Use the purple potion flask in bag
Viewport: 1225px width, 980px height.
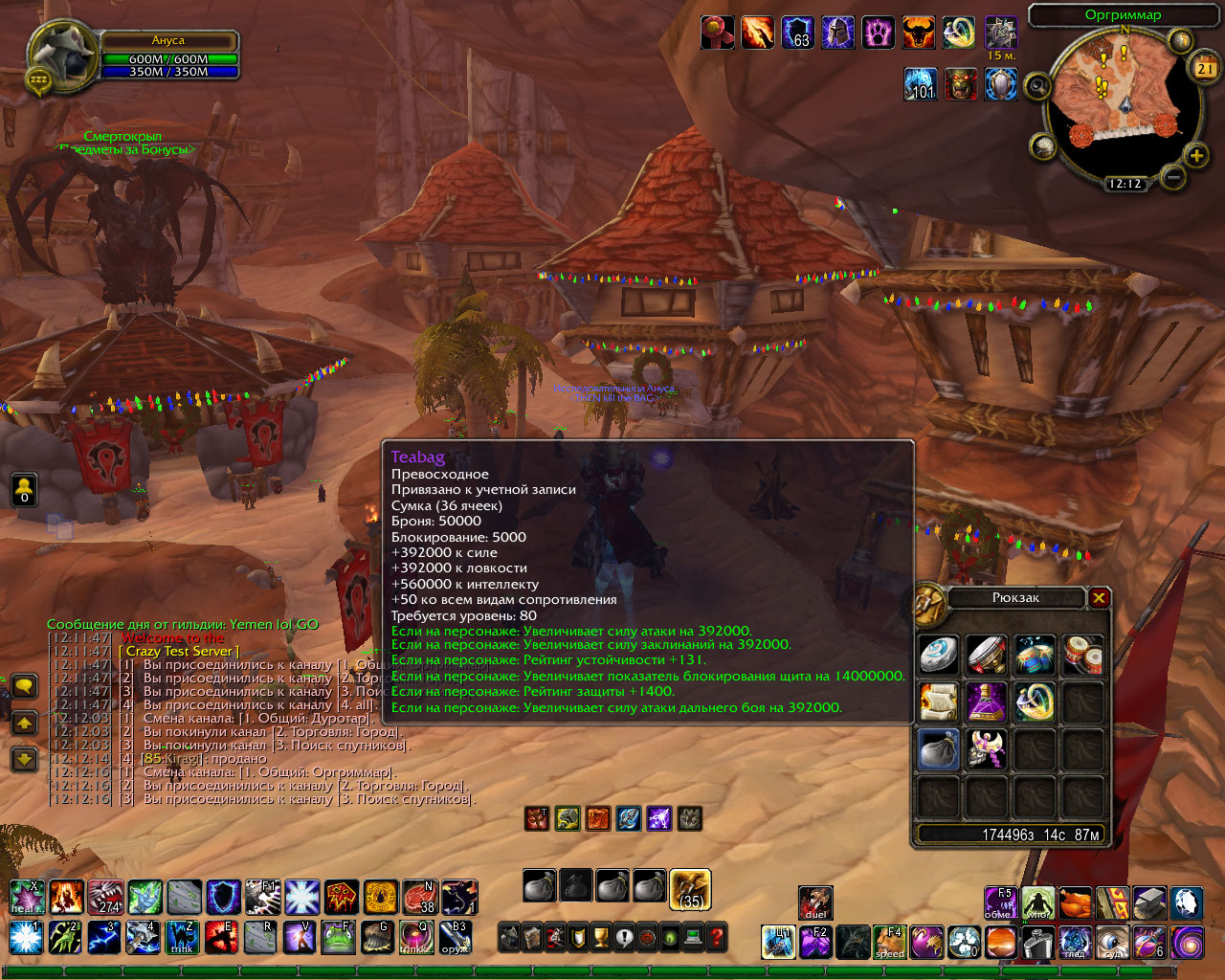pyautogui.click(x=986, y=702)
